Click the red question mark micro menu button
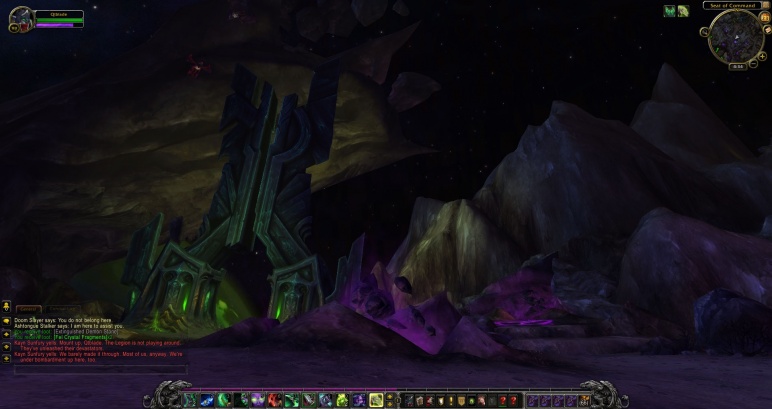The image size is (772, 409). point(505,400)
